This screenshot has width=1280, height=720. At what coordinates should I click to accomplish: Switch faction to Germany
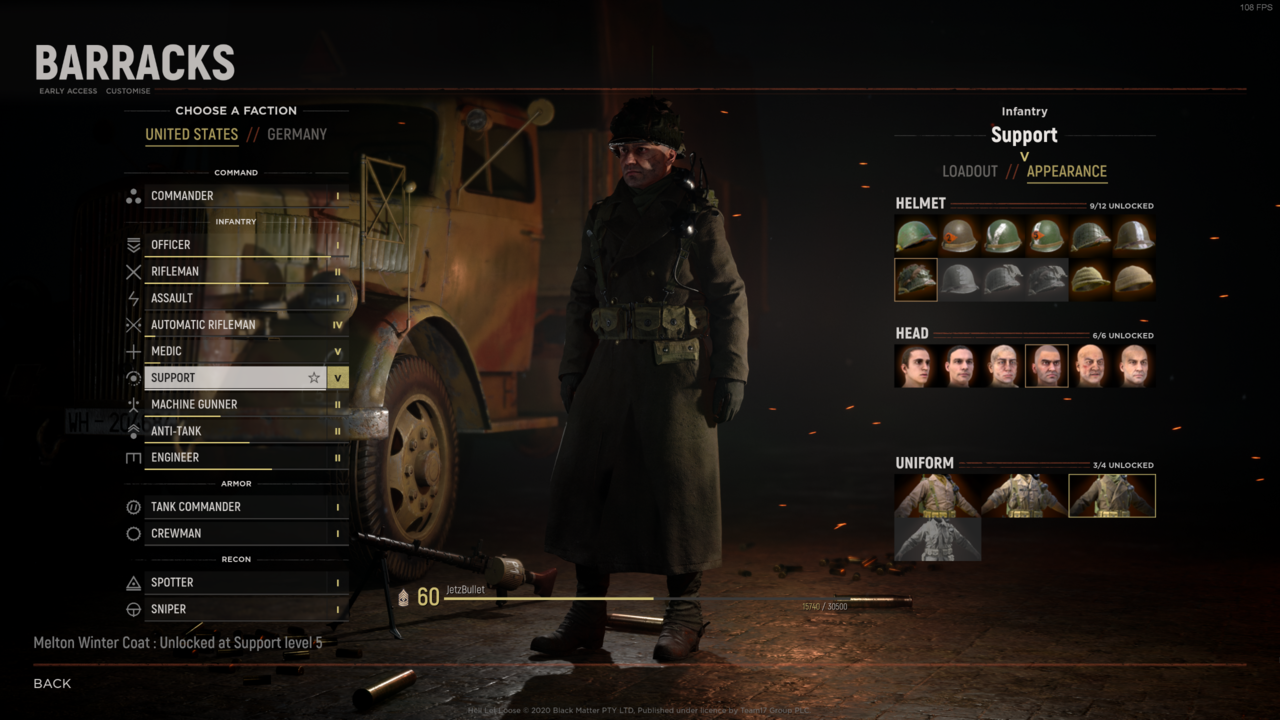point(297,135)
